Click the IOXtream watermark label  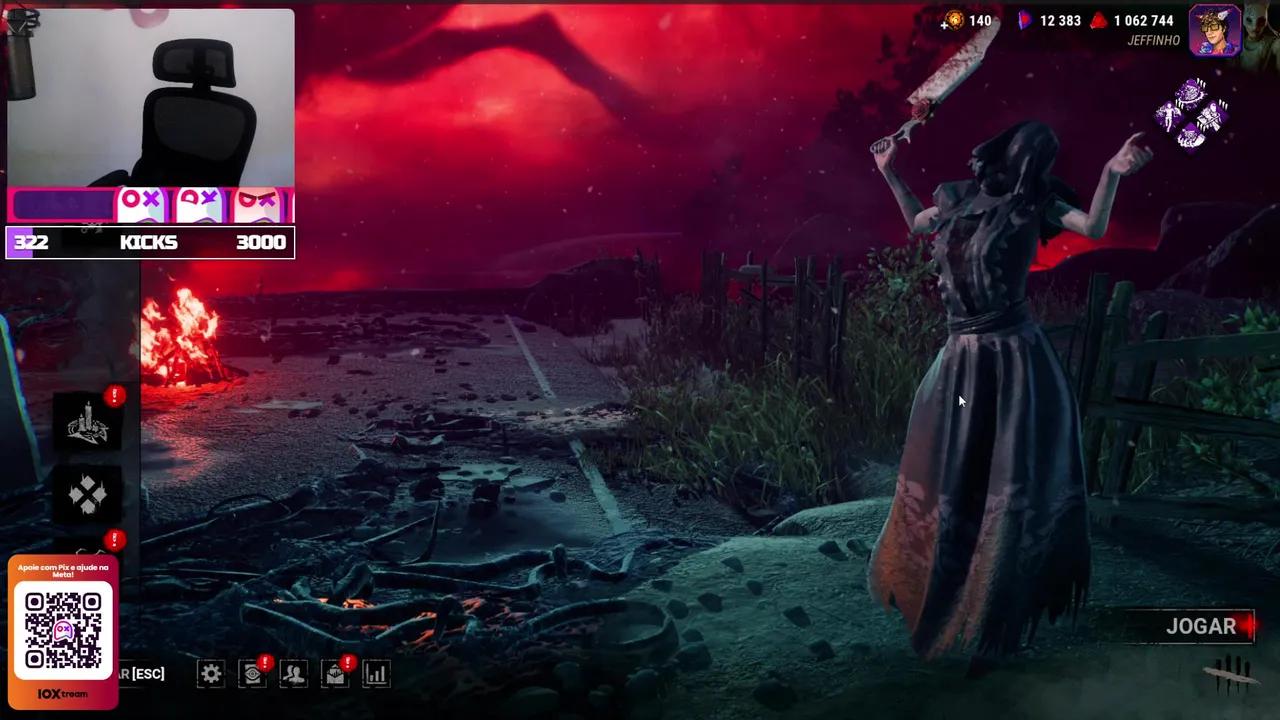(x=62, y=693)
